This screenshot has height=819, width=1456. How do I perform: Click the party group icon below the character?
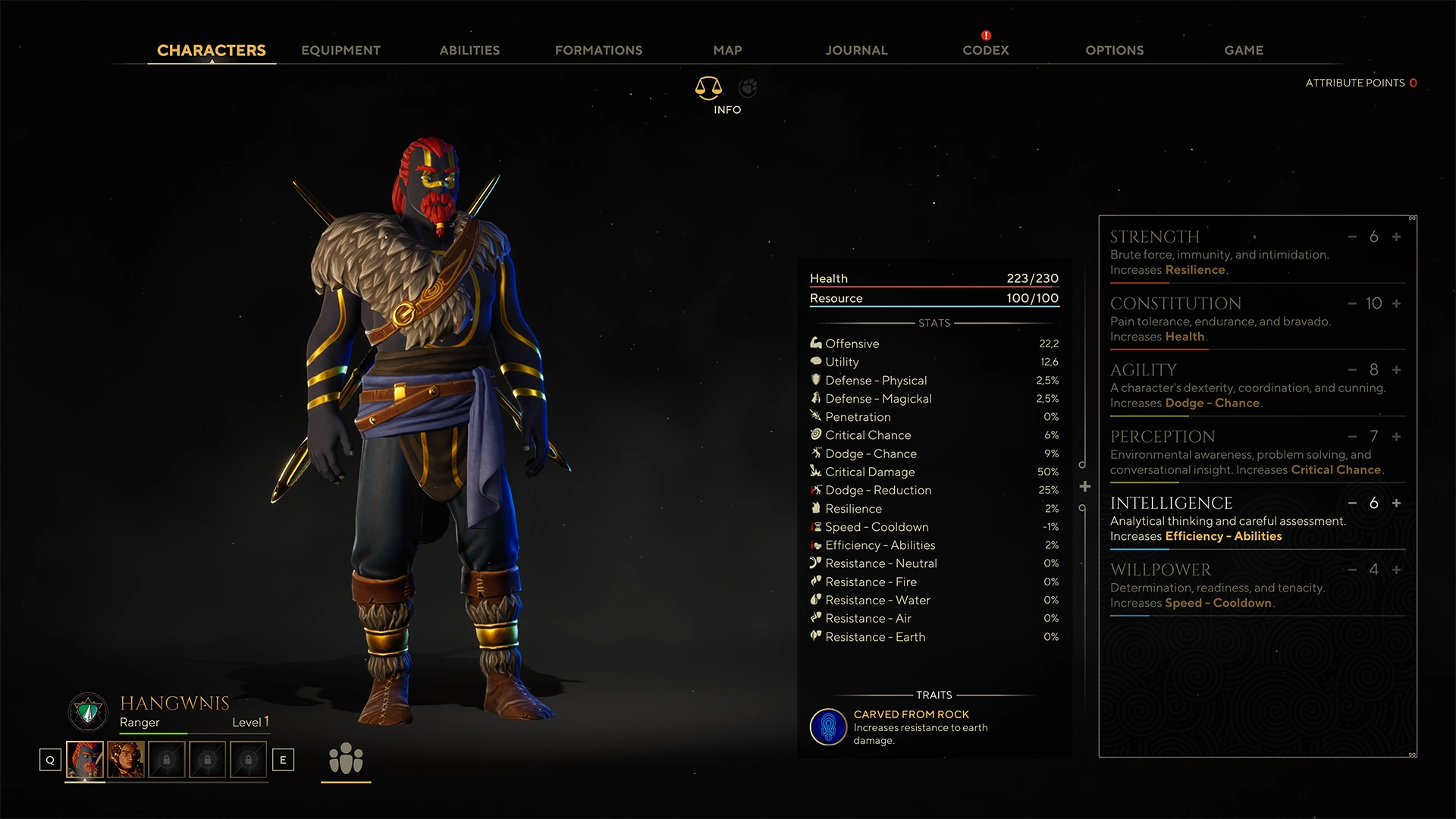[x=346, y=759]
